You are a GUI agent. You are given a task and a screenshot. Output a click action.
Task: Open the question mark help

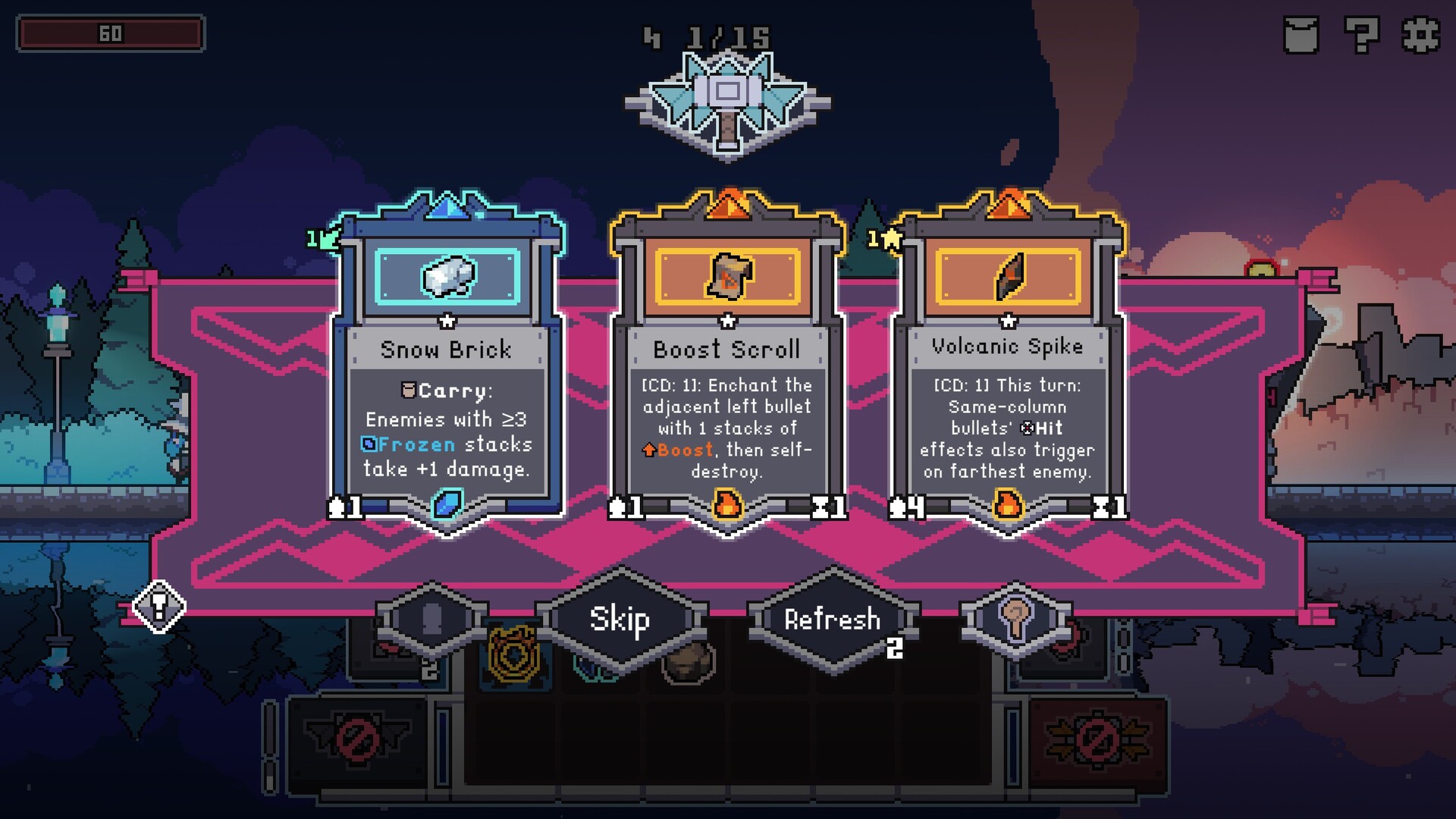(1361, 35)
